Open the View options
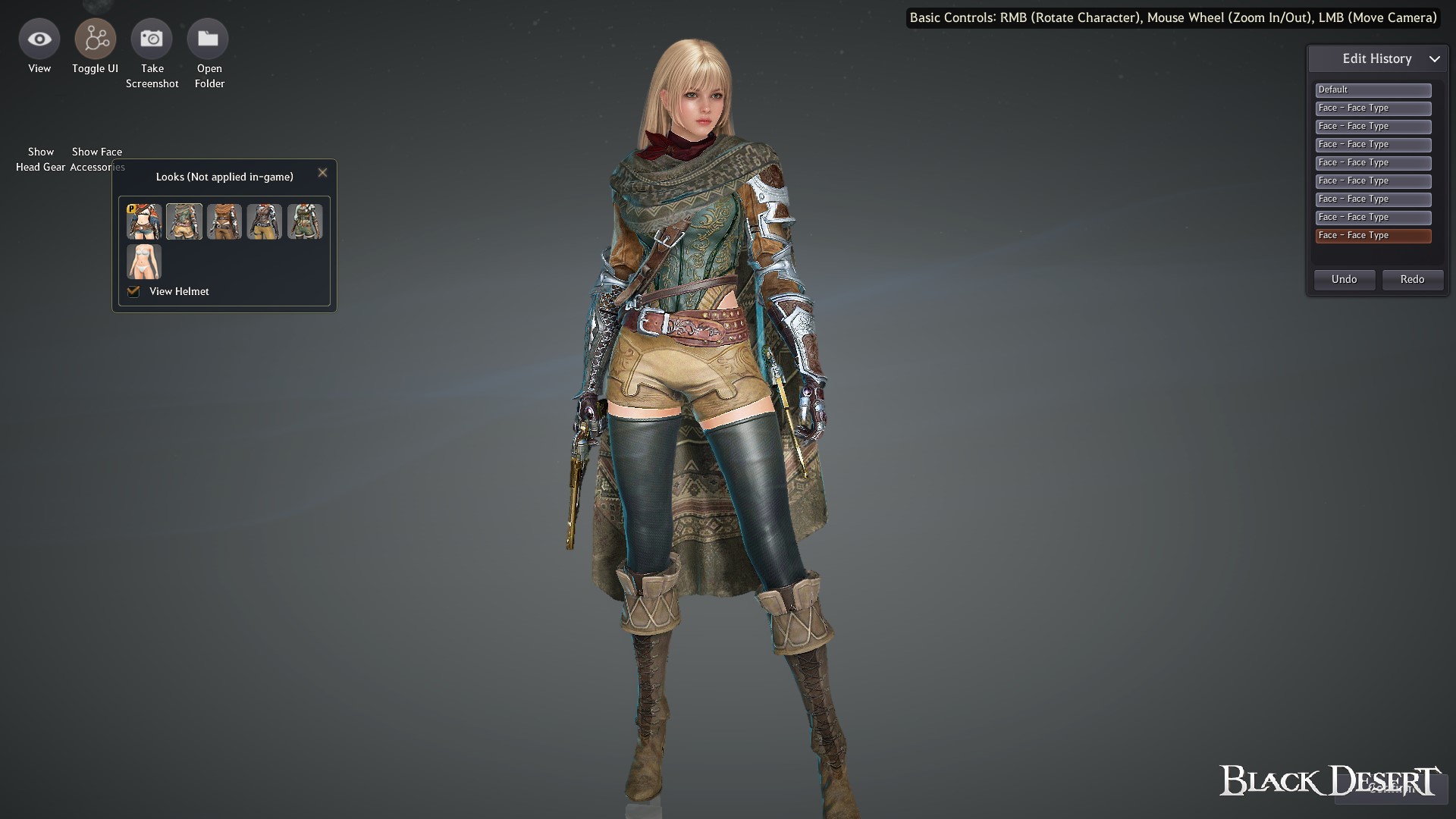This screenshot has width=1456, height=819. (x=39, y=38)
